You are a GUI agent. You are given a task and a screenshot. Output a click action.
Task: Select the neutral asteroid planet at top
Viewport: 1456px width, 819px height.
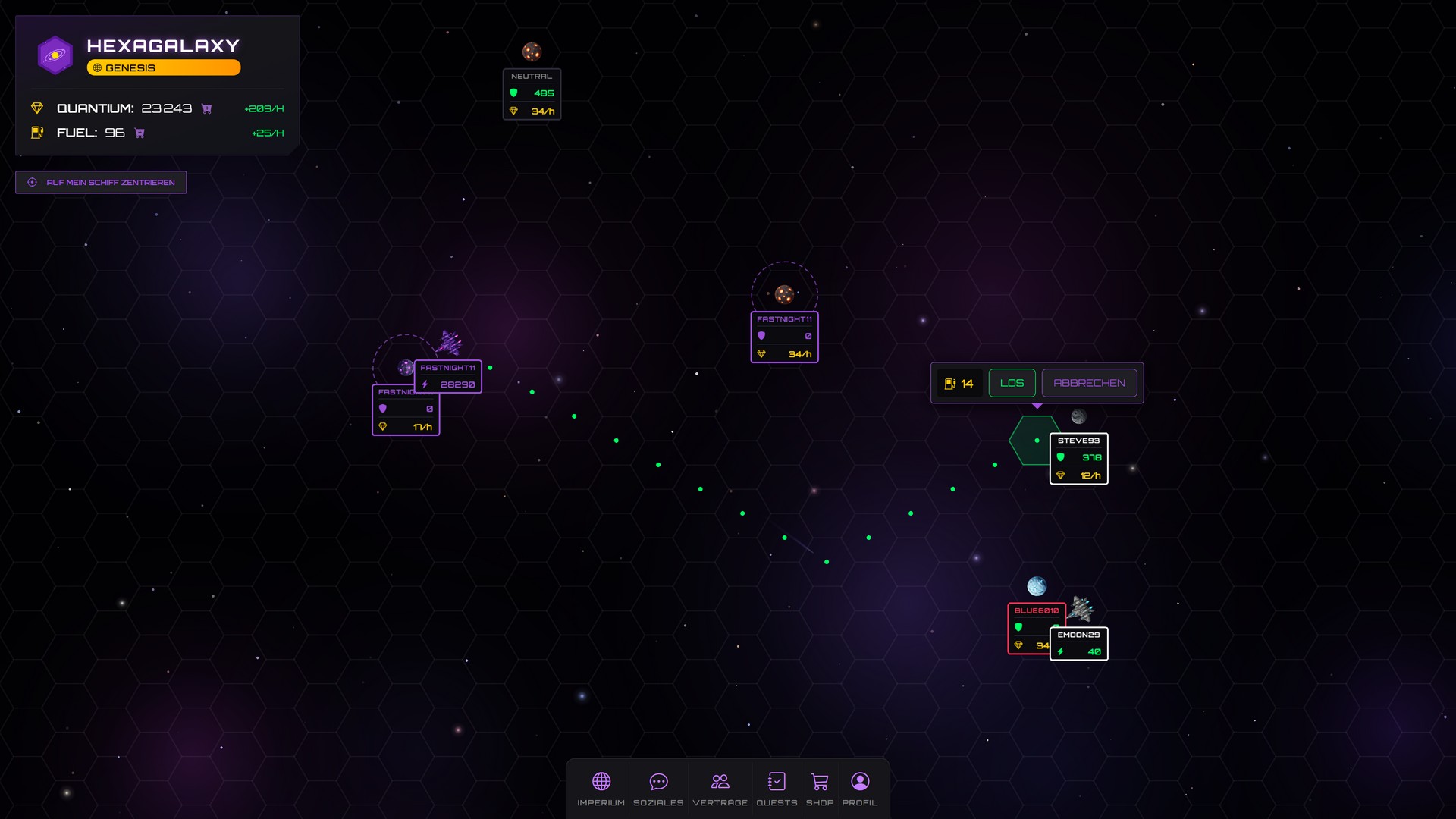(532, 52)
